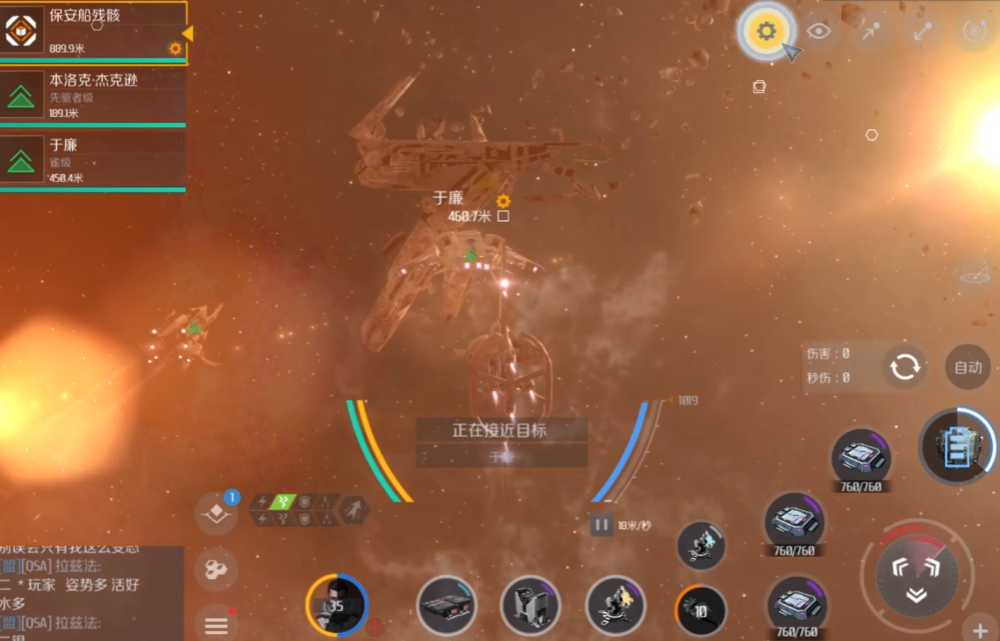Screen dimensions: 1000x641
Task: Click the yellow gear button
Action: pos(766,32)
